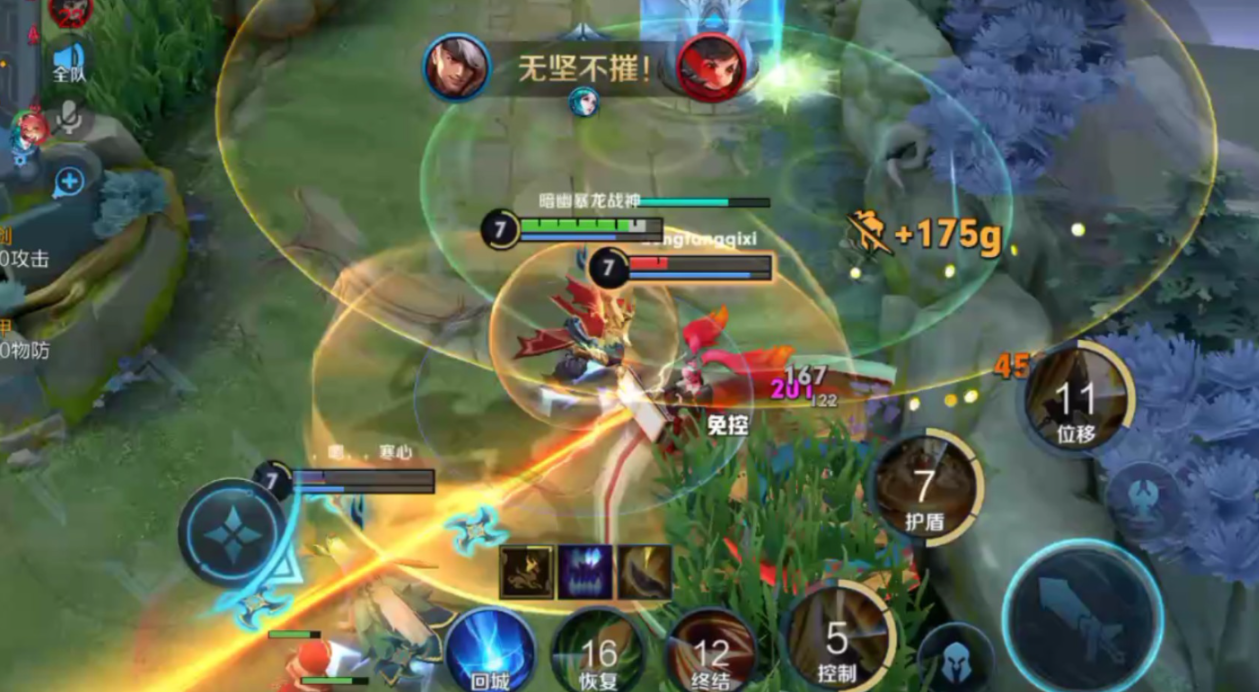Select the golden dragon icon in the icon row
1259x692 pixels.
526,572
